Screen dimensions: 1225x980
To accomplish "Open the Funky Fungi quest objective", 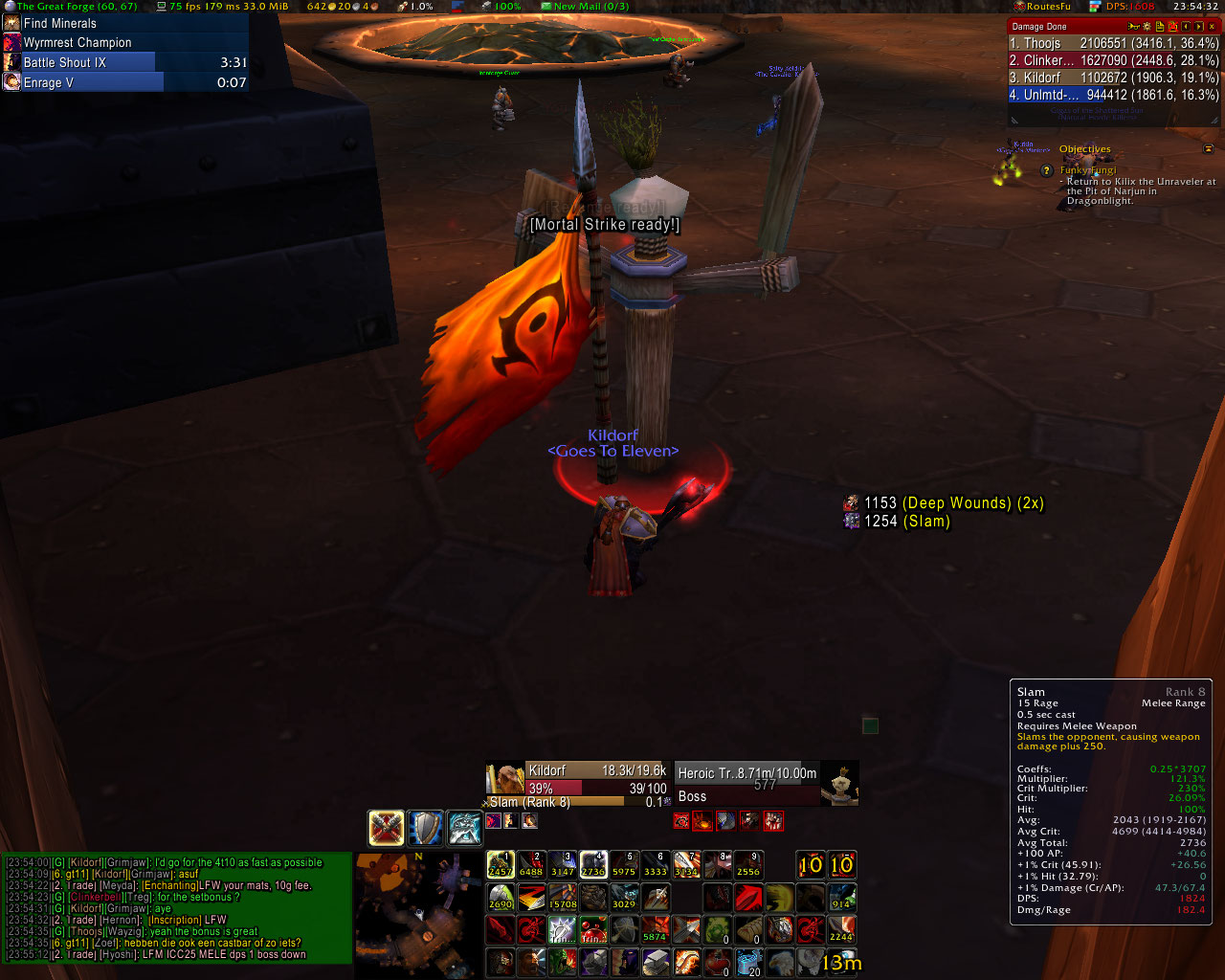I will point(1087,170).
